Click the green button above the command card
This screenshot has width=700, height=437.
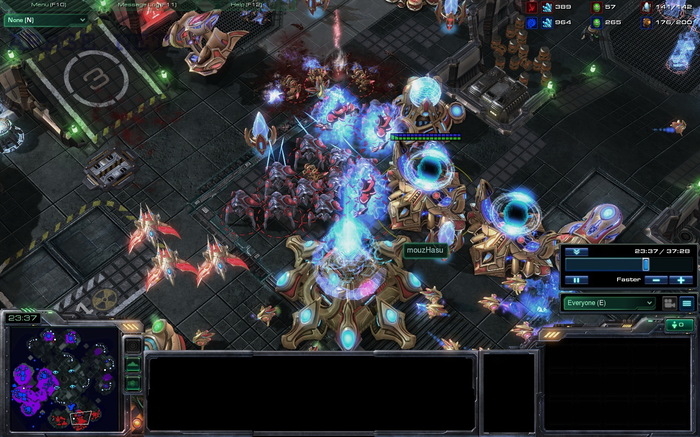(x=679, y=325)
